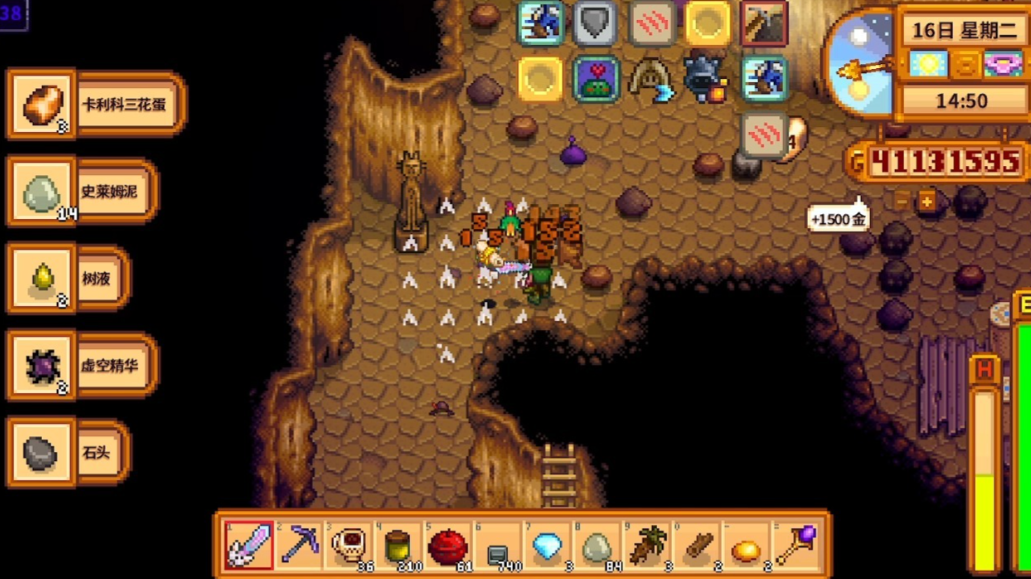The image size is (1031, 579).
Task: Click the horseshoe magnet buff icon
Action: (651, 79)
